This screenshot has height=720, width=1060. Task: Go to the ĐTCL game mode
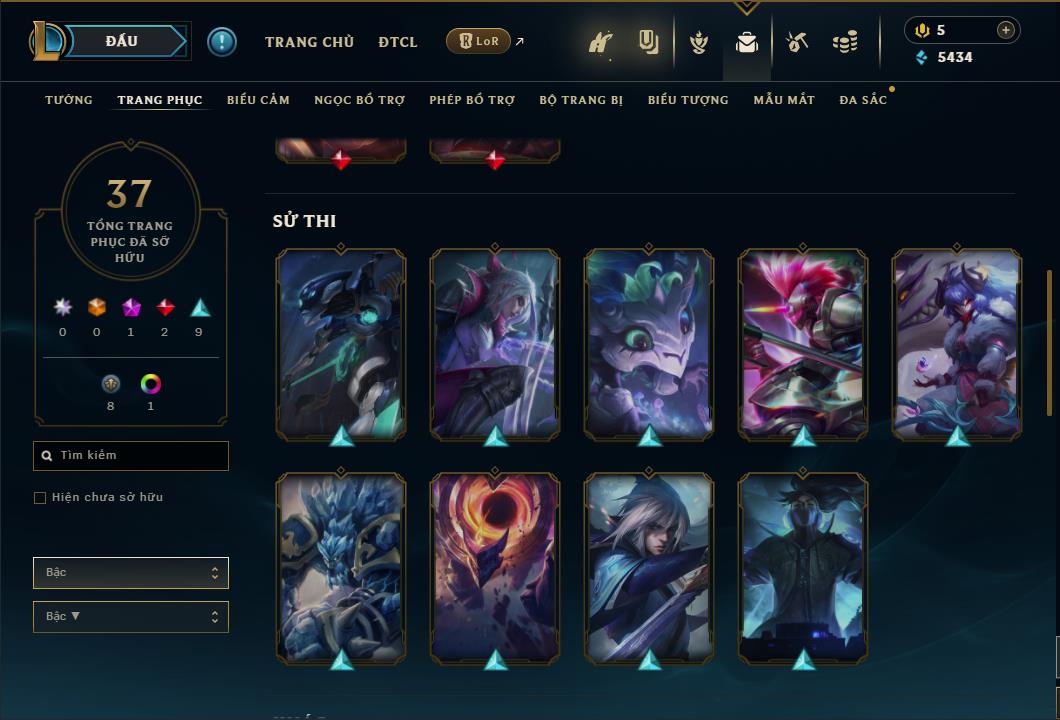click(x=398, y=42)
